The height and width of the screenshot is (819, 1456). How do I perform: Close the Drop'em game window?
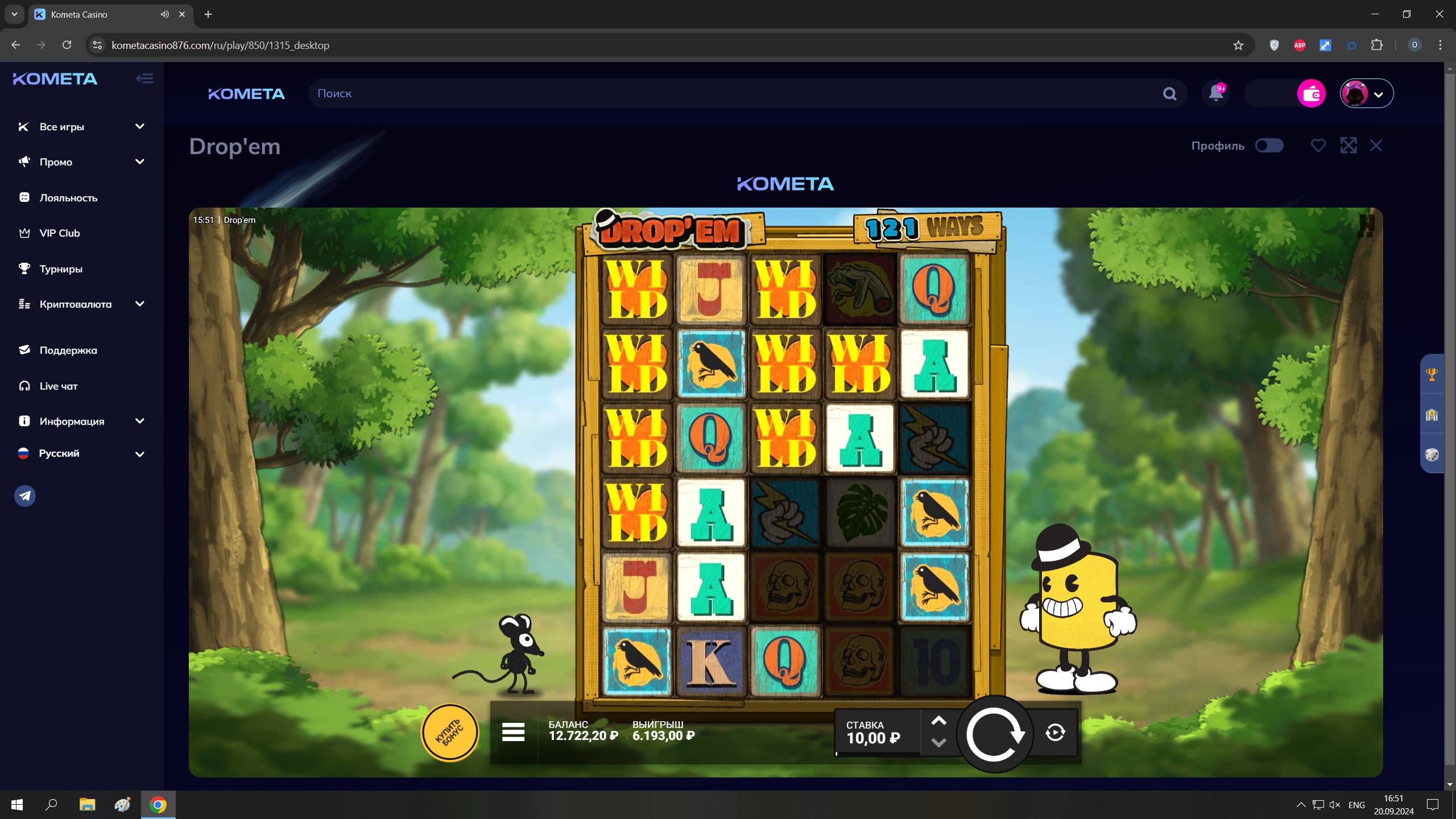click(x=1376, y=146)
